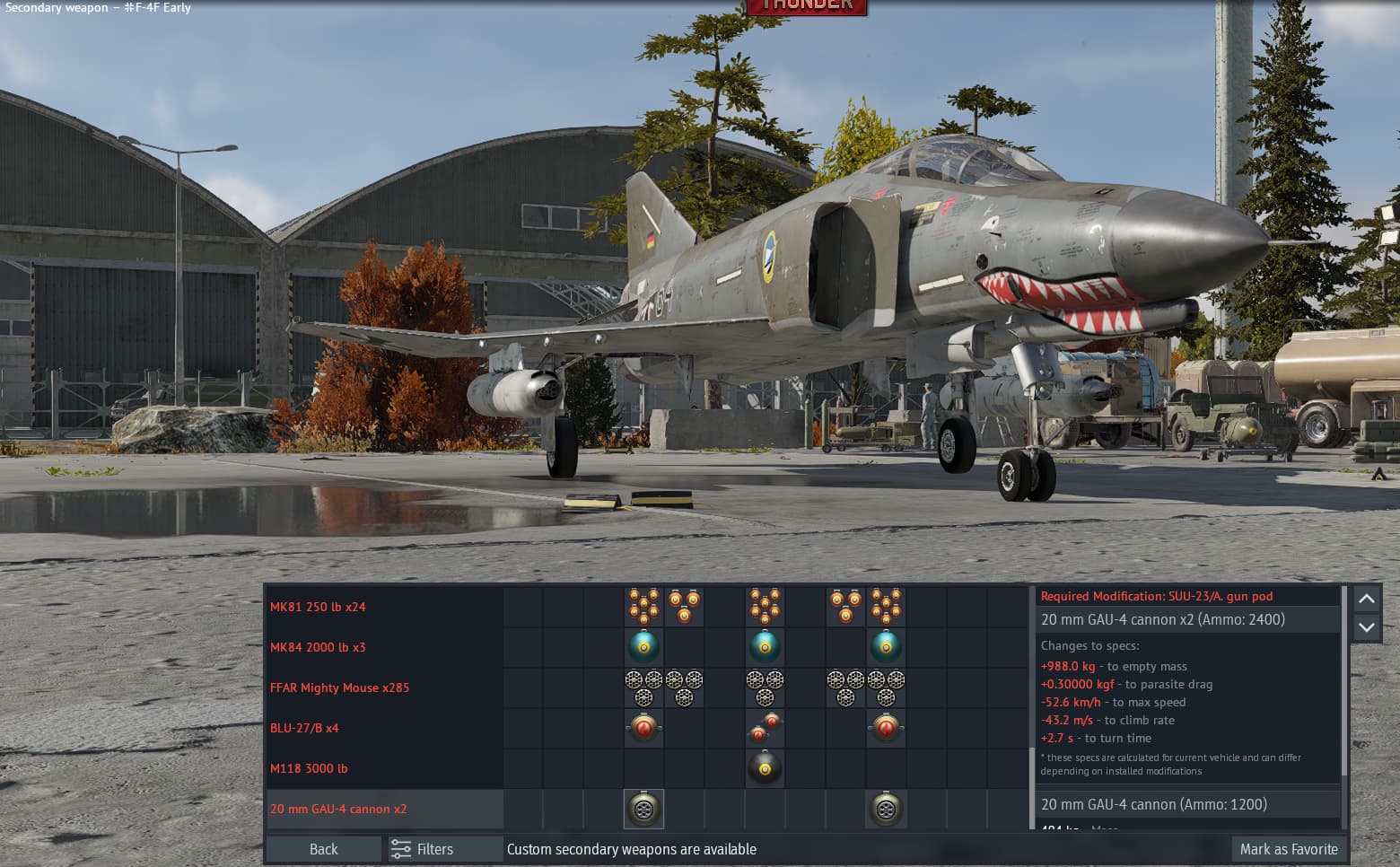Viewport: 1400px width, 867px height.
Task: Select the 20 mm GAU-4 cannon x2 row
Action: (x=338, y=809)
